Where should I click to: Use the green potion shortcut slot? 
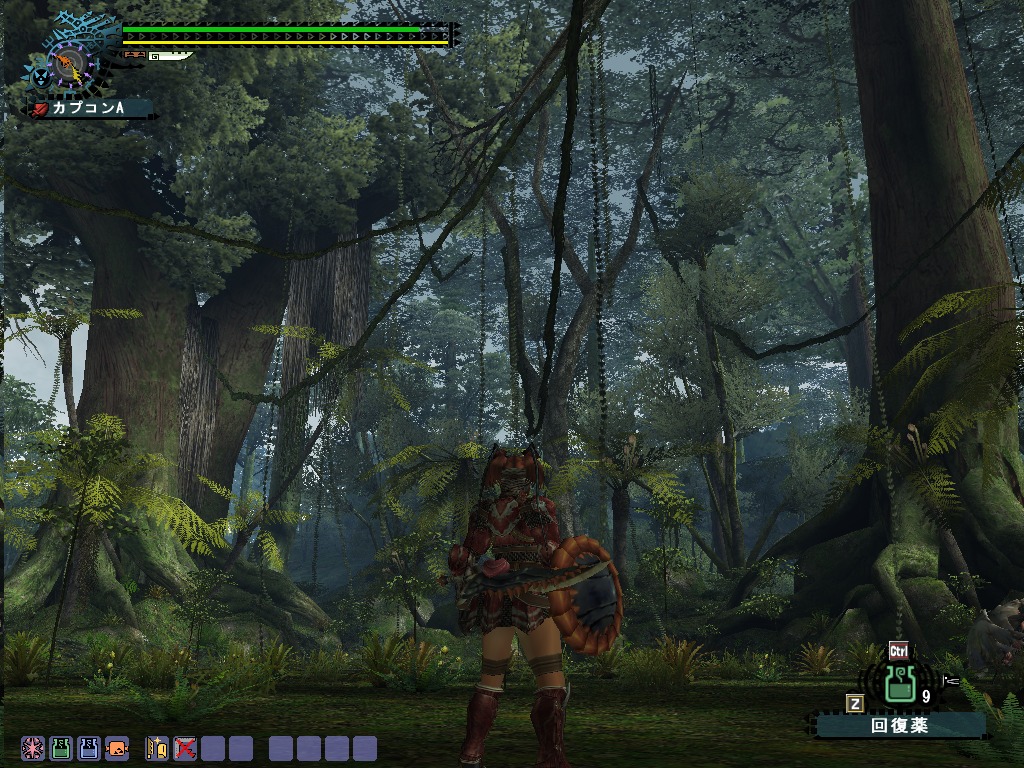61,748
